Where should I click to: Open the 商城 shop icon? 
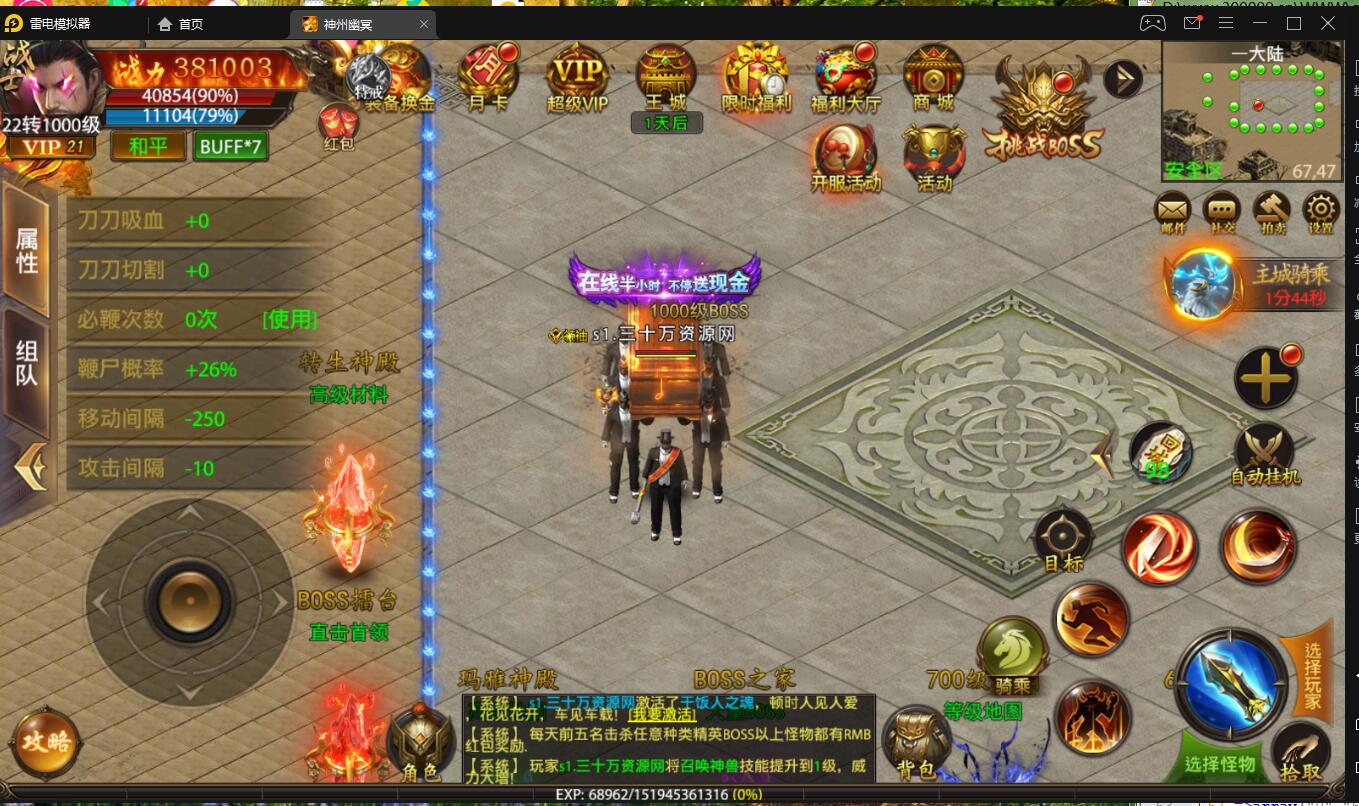click(x=932, y=80)
